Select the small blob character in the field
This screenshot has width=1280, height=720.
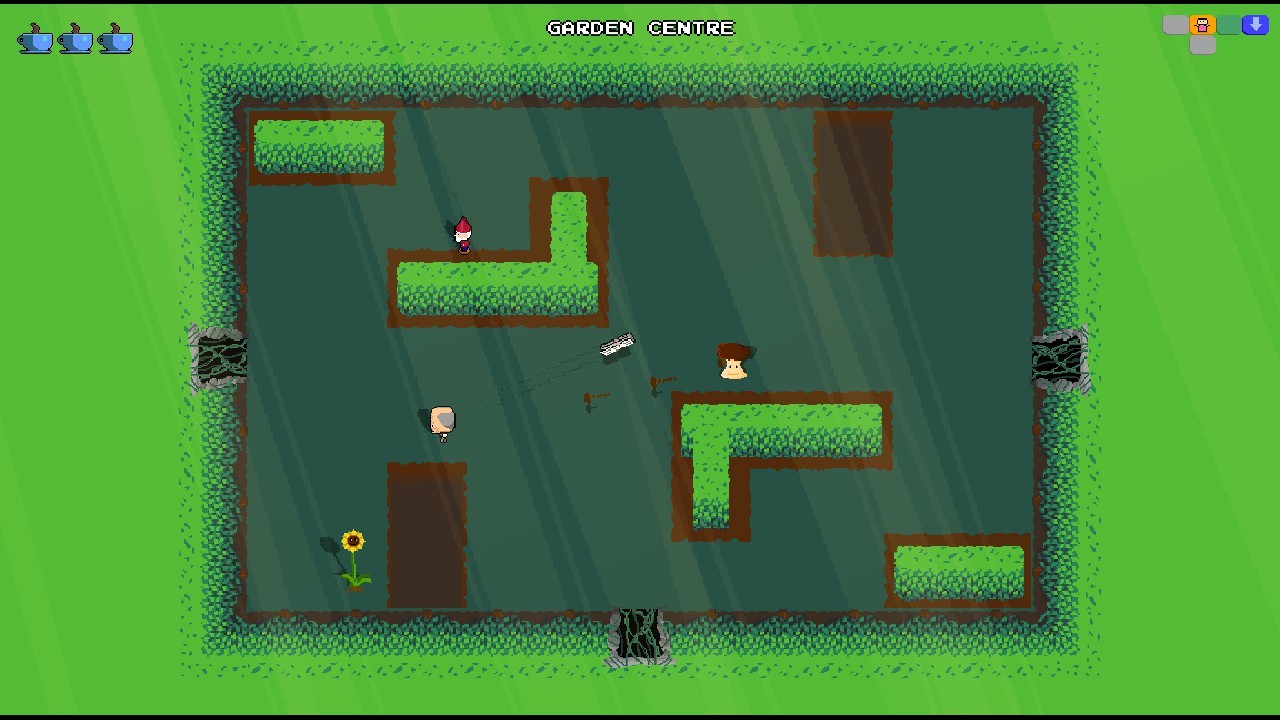tap(442, 421)
